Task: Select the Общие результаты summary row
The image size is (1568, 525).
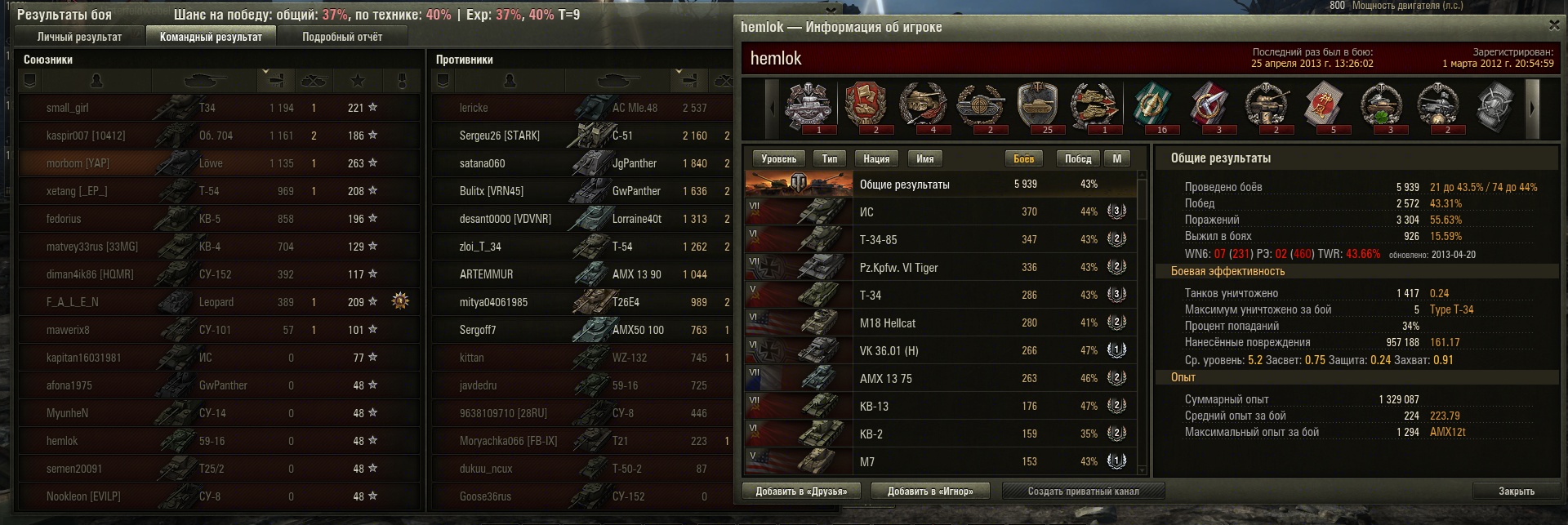Action: (939, 185)
